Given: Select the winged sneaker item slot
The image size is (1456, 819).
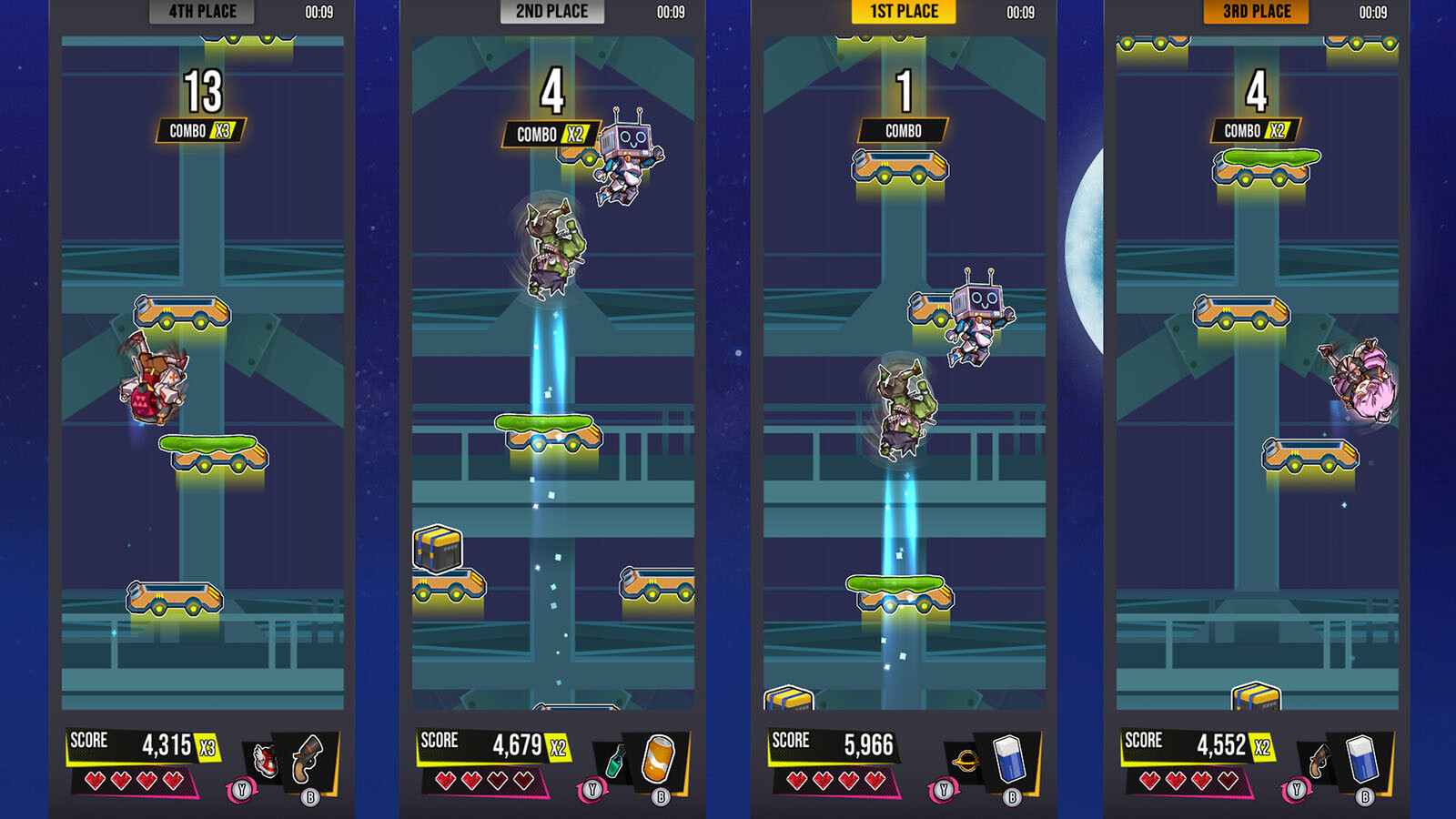Looking at the screenshot, I should [265, 760].
